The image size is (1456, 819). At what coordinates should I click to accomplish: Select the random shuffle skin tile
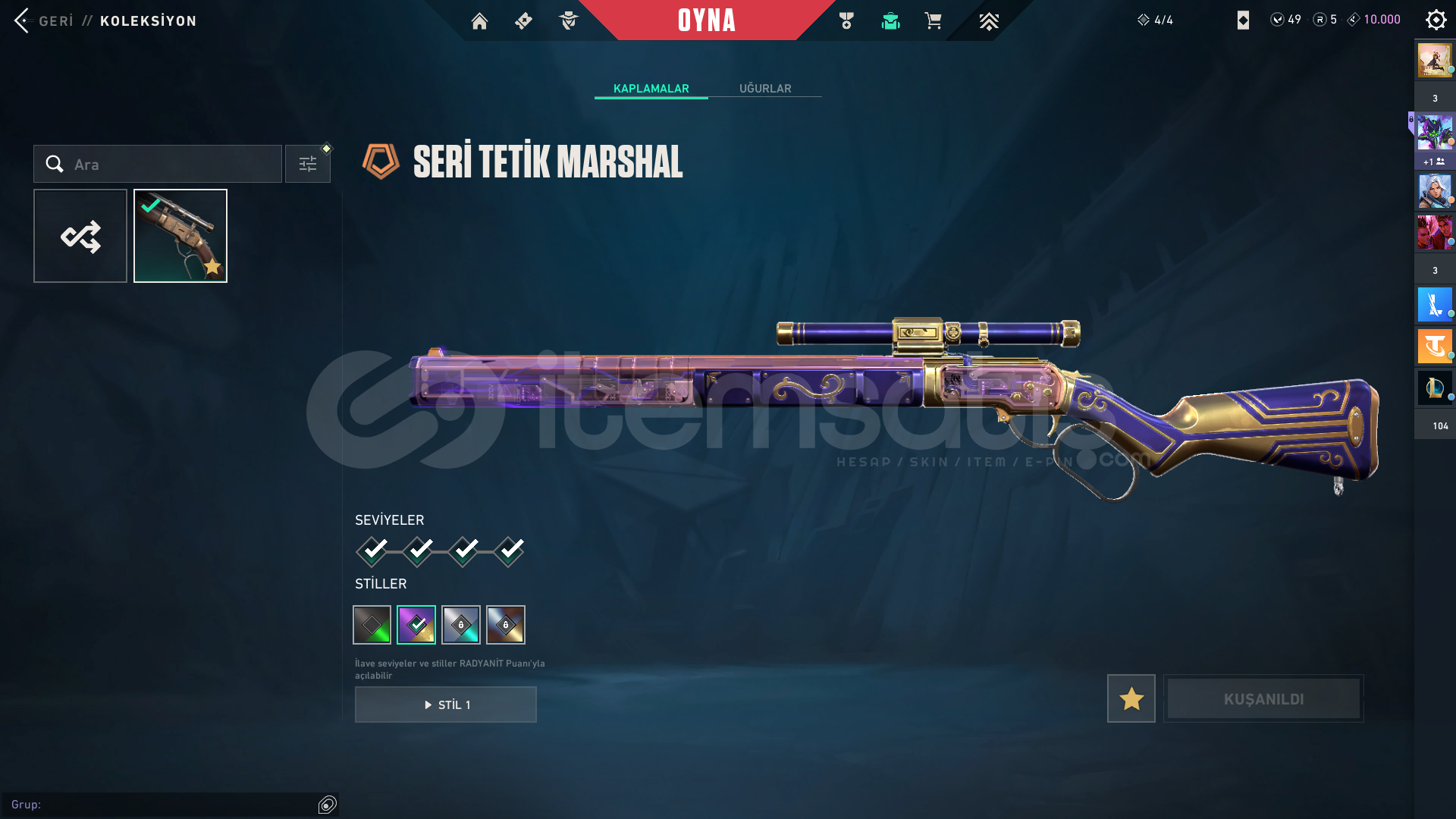click(x=80, y=236)
